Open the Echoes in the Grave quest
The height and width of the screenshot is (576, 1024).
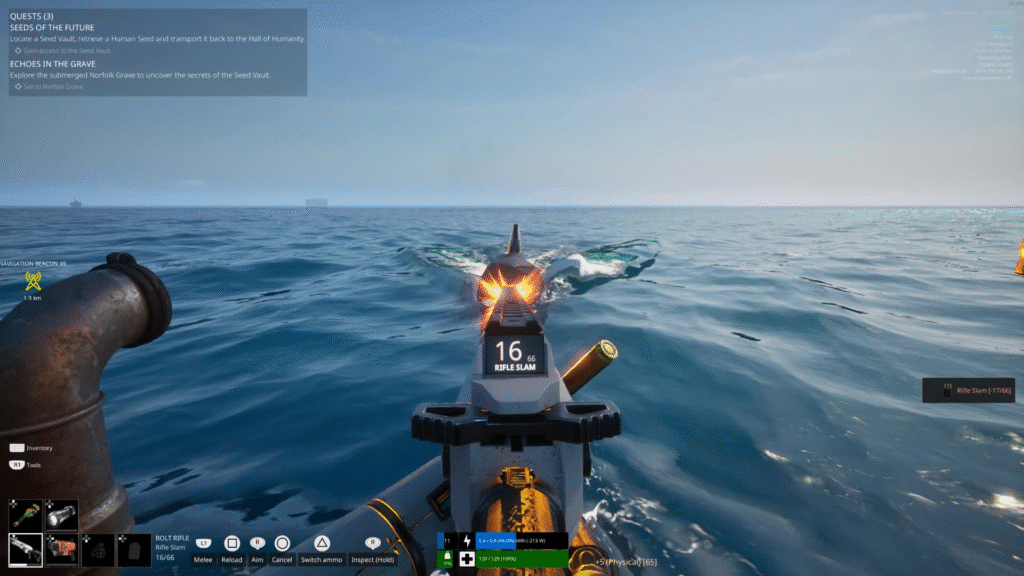52,63
